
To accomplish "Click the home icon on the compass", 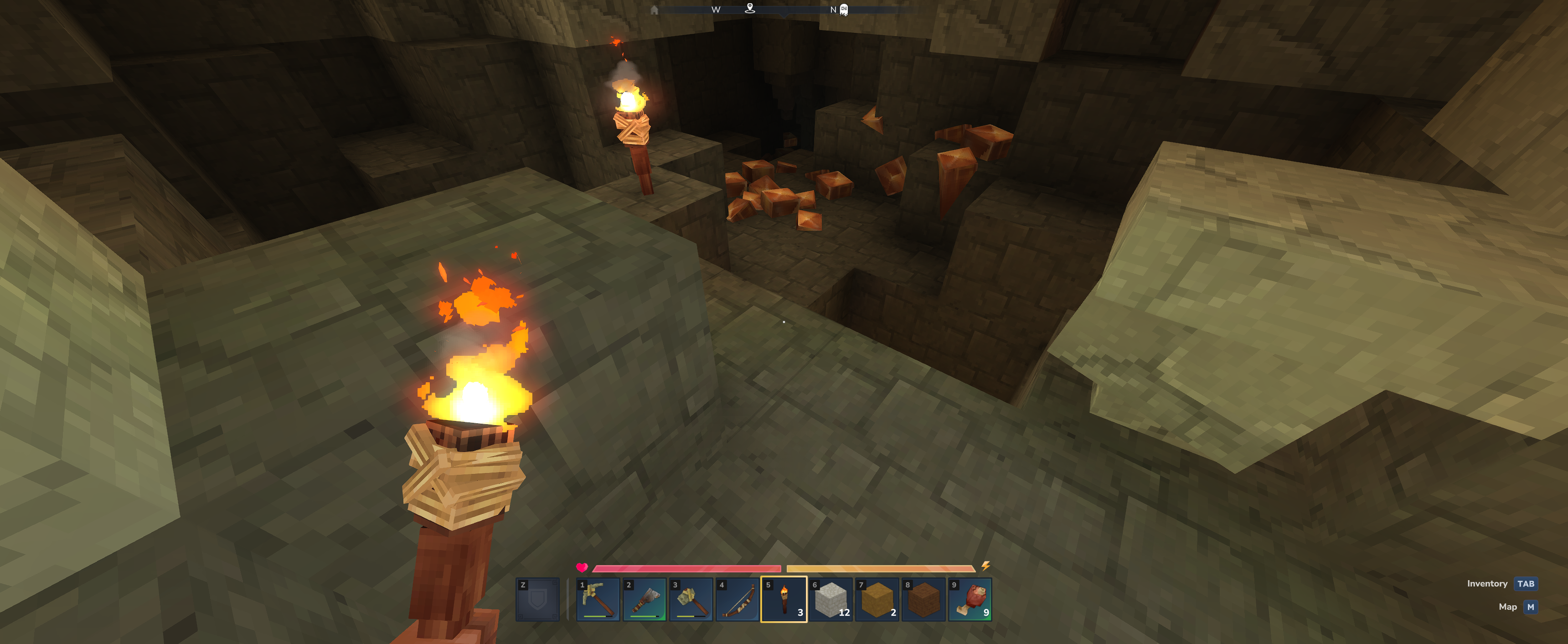I will [655, 10].
